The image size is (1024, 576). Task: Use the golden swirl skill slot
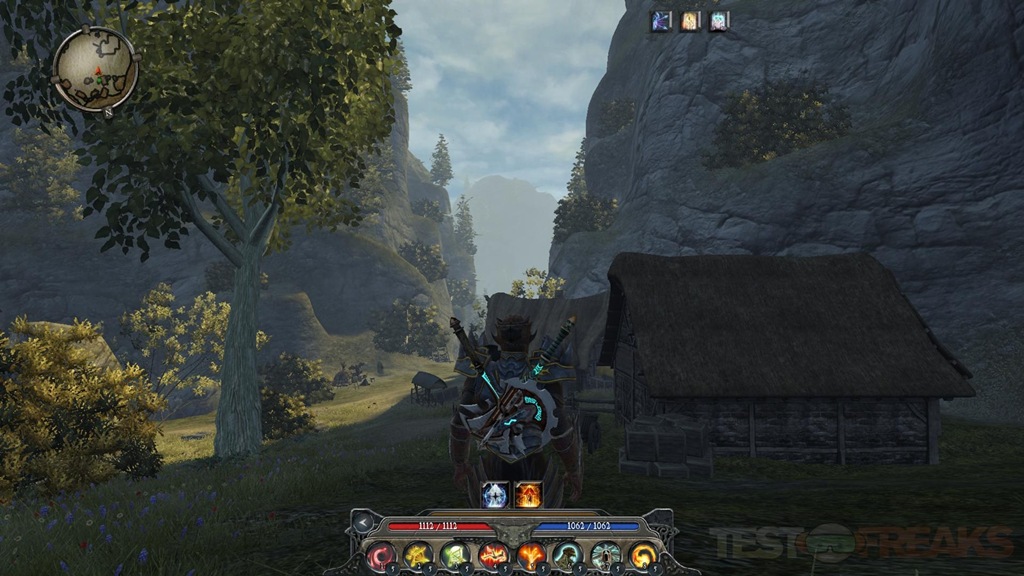tap(643, 555)
